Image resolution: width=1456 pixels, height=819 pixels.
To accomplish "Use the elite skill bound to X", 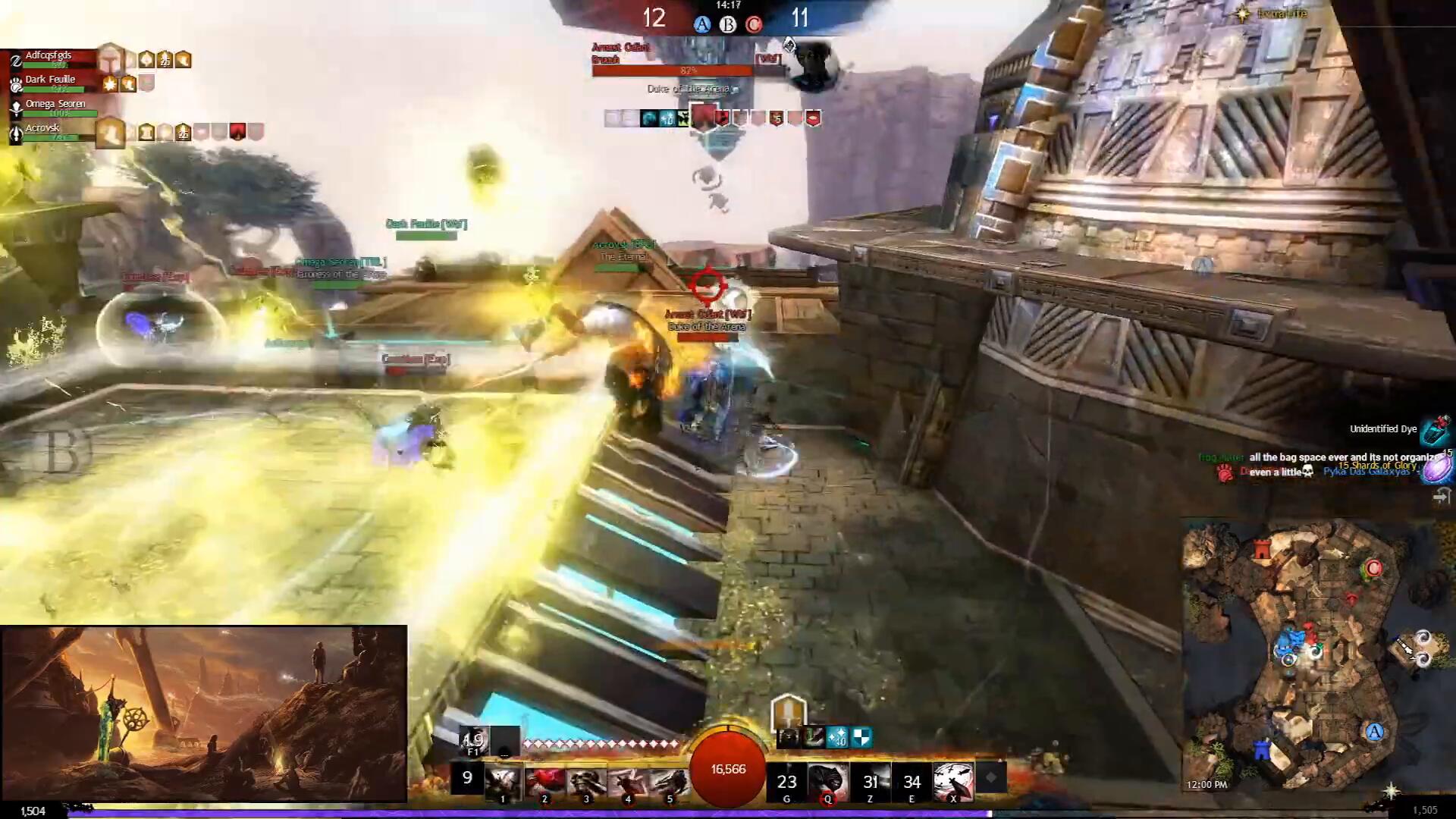I will tap(953, 782).
